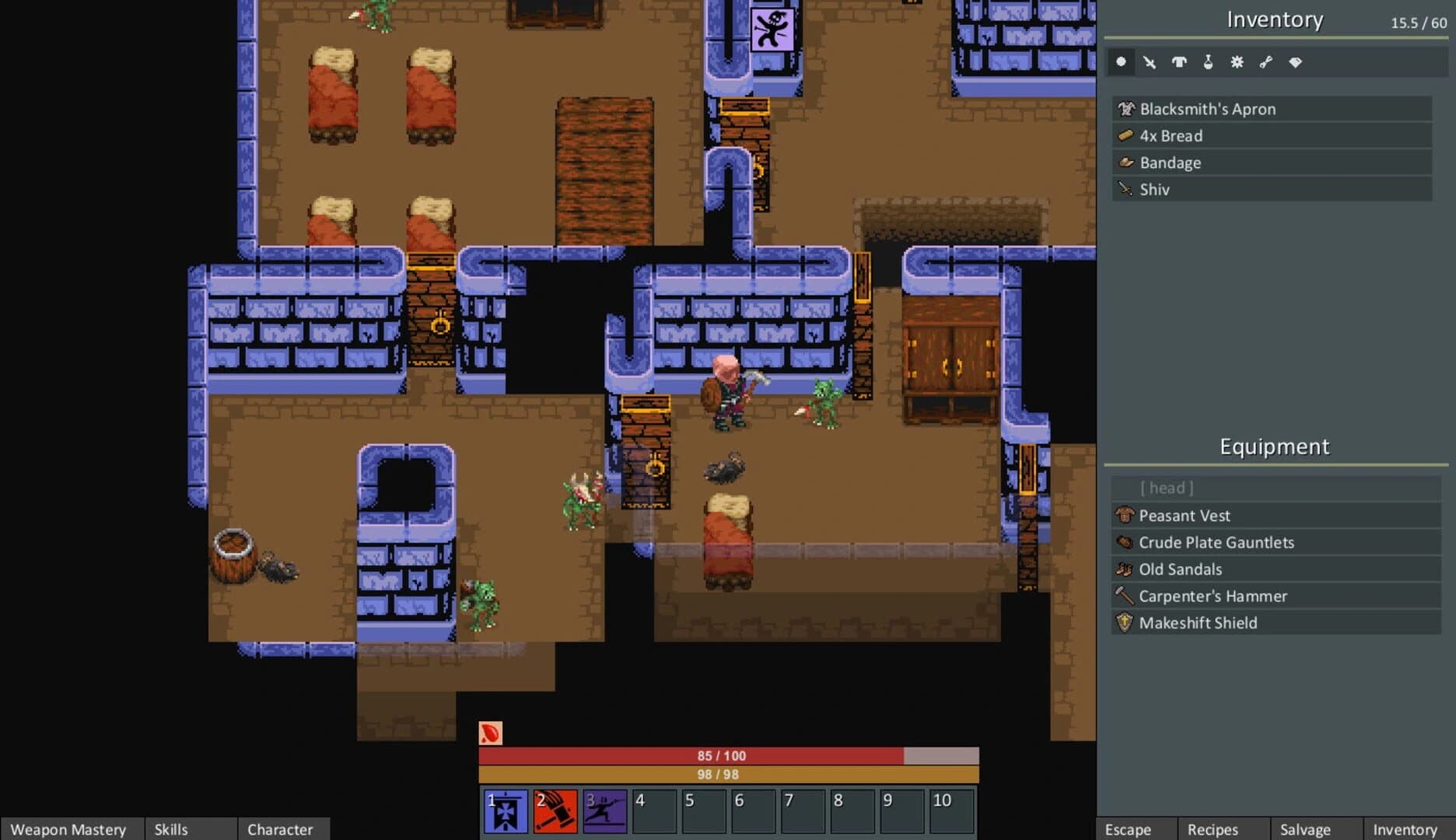Click the gear-shaped inventory filter icon

(1237, 62)
